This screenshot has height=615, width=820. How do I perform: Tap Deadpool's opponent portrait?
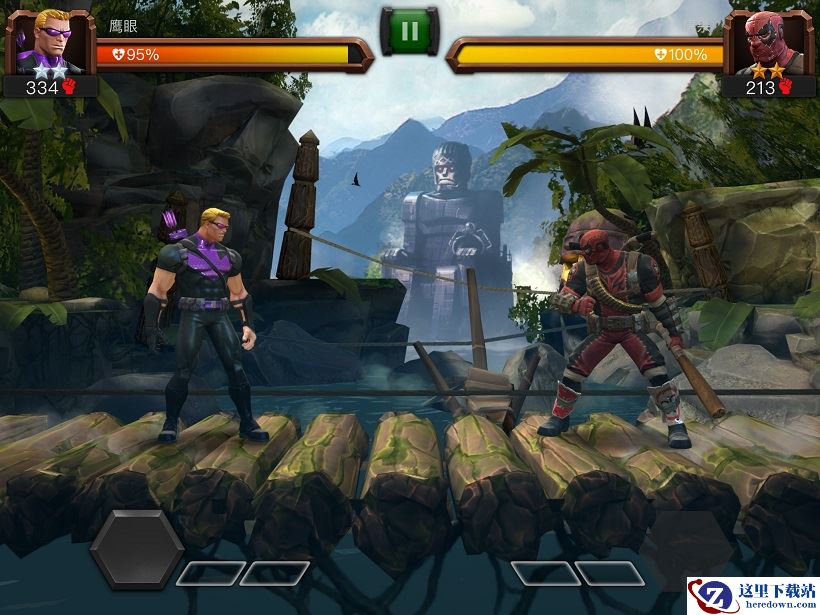click(x=768, y=40)
